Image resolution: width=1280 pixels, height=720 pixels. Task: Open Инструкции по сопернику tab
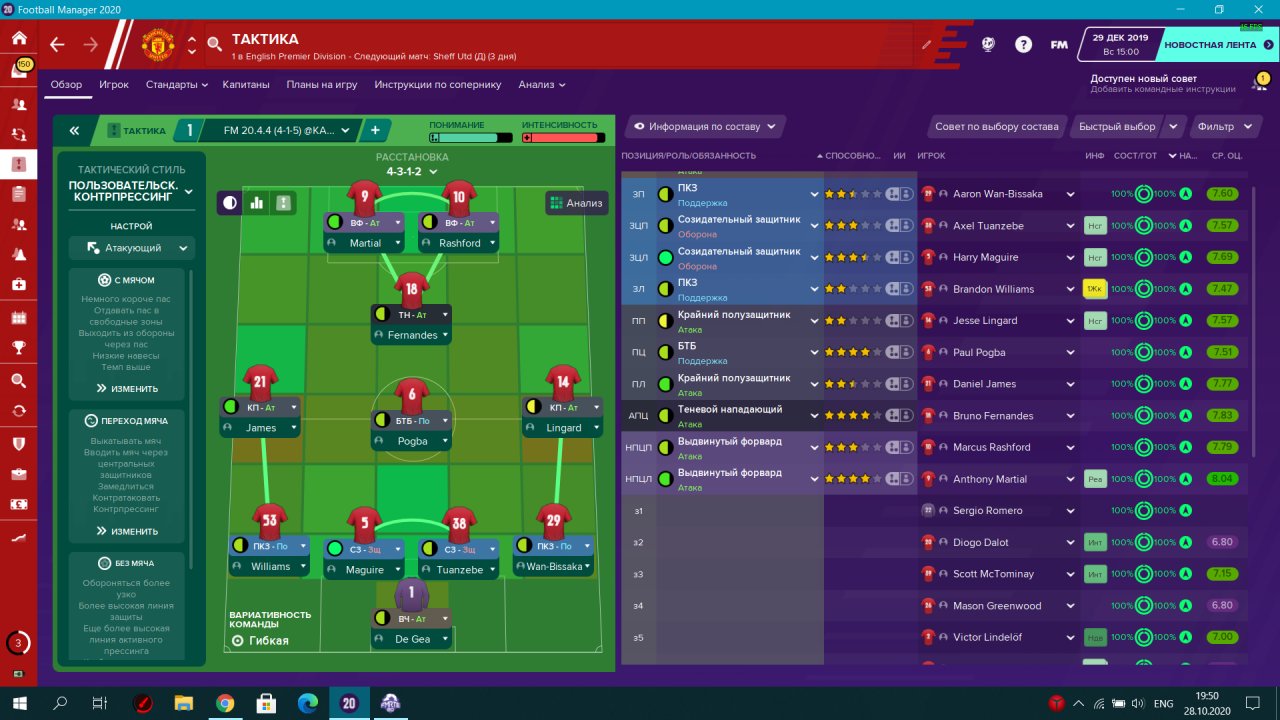tap(438, 85)
